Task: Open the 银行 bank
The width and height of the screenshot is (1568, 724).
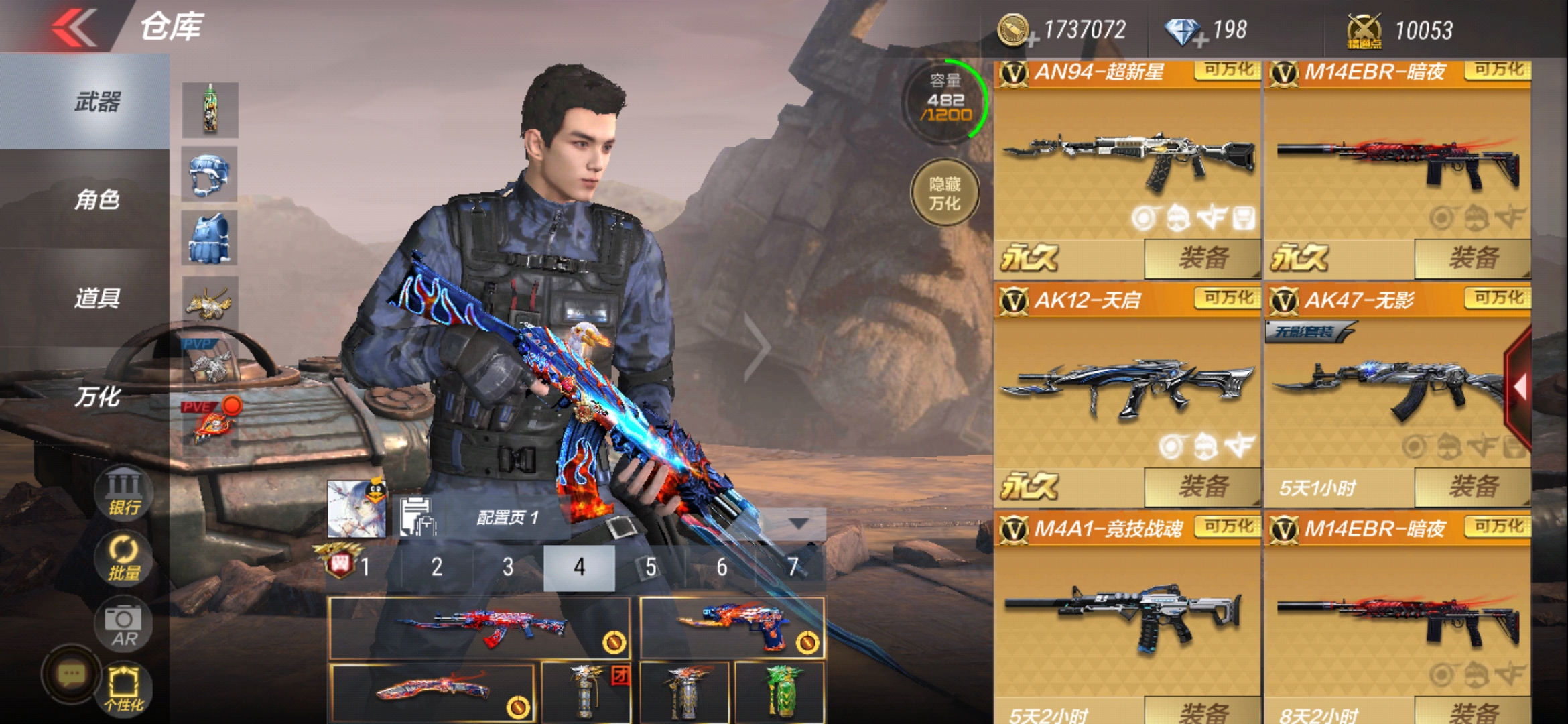Action: 125,493
